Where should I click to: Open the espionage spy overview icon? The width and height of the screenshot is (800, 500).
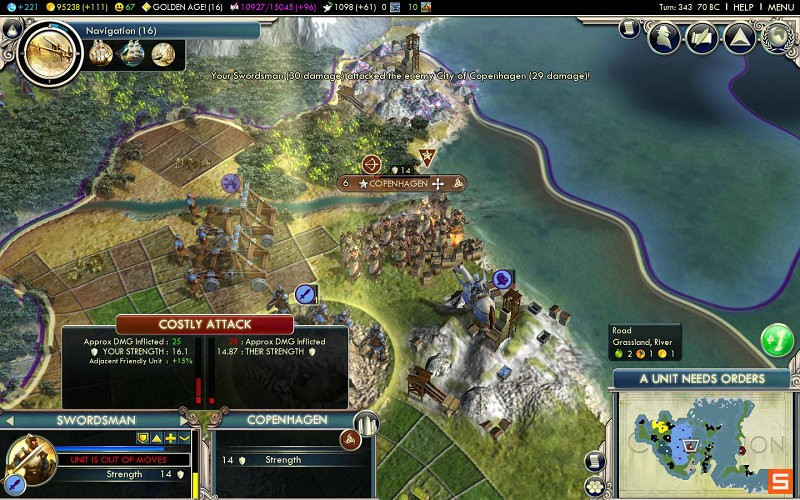665,38
